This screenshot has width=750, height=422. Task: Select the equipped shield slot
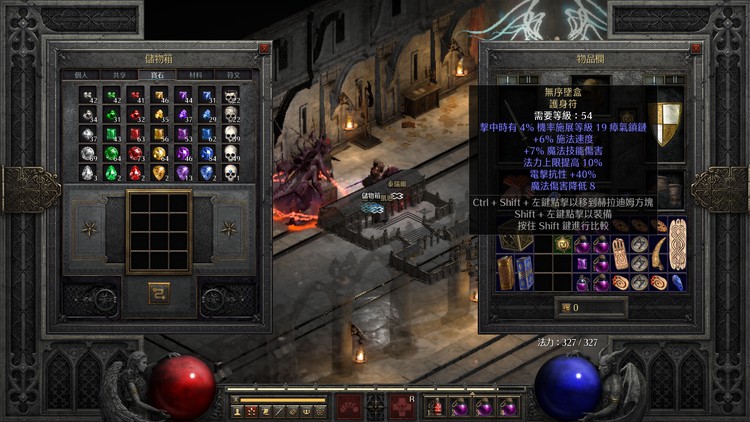667,120
